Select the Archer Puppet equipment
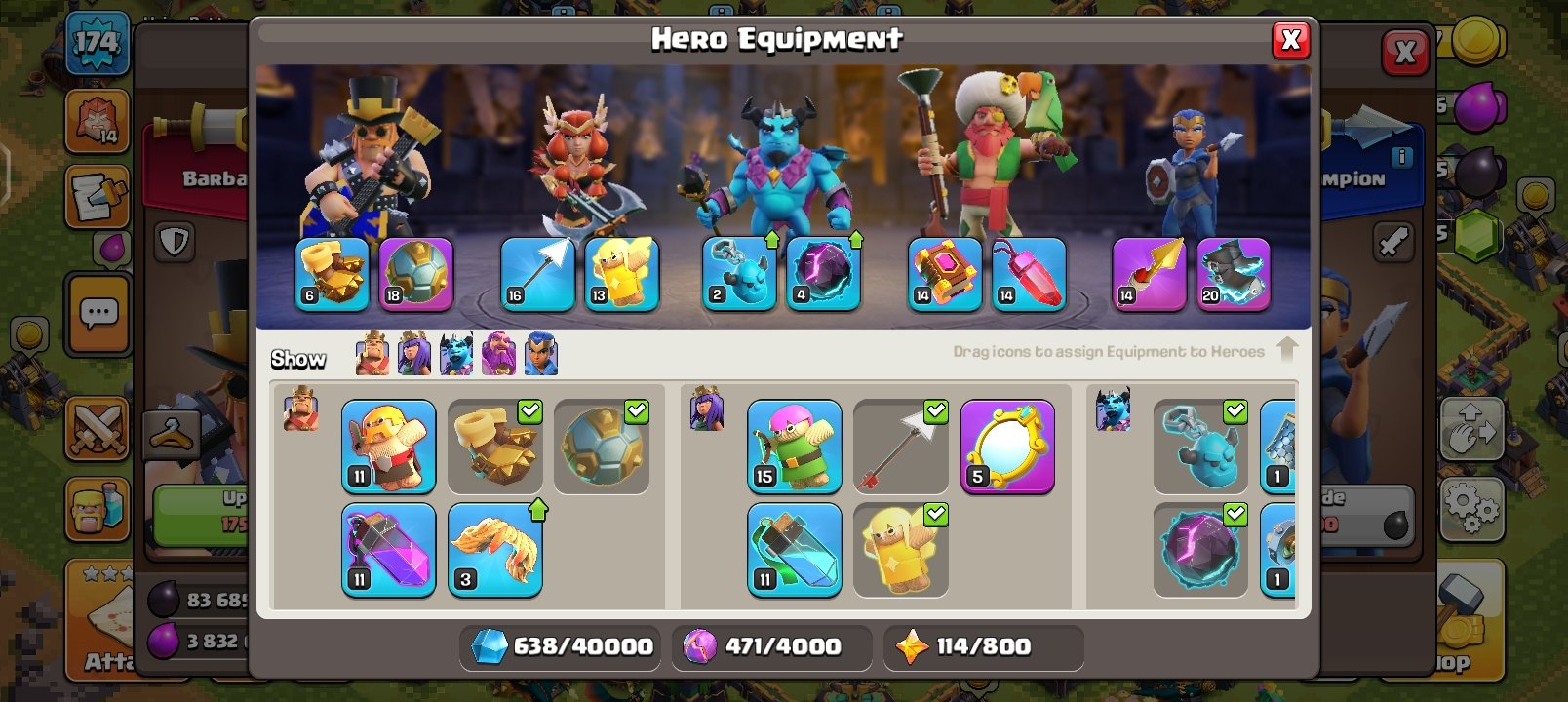Screen dimensions: 1568x702 795,448
